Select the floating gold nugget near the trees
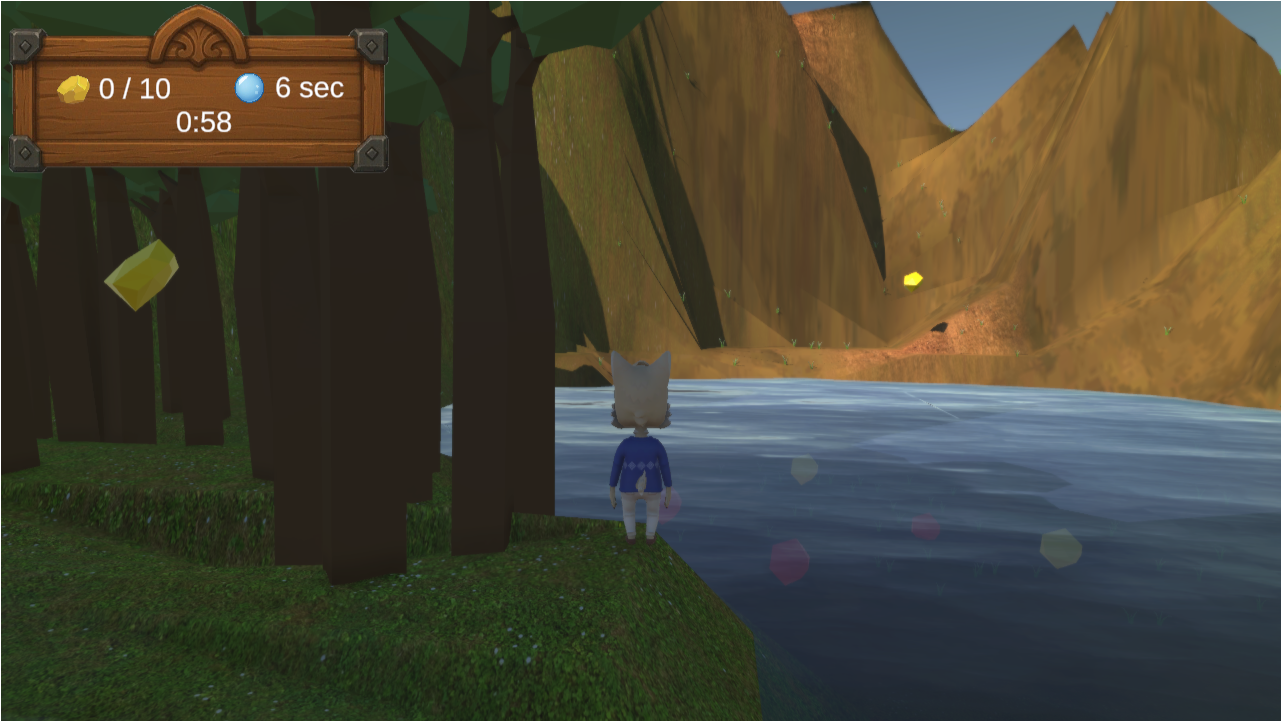Screen dimensions: 1281x721 (x=143, y=275)
